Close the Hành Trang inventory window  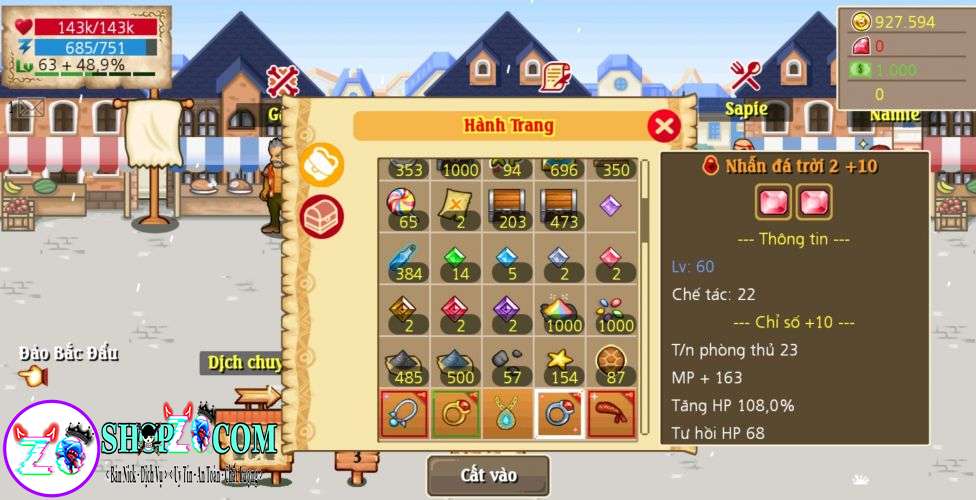tap(664, 126)
